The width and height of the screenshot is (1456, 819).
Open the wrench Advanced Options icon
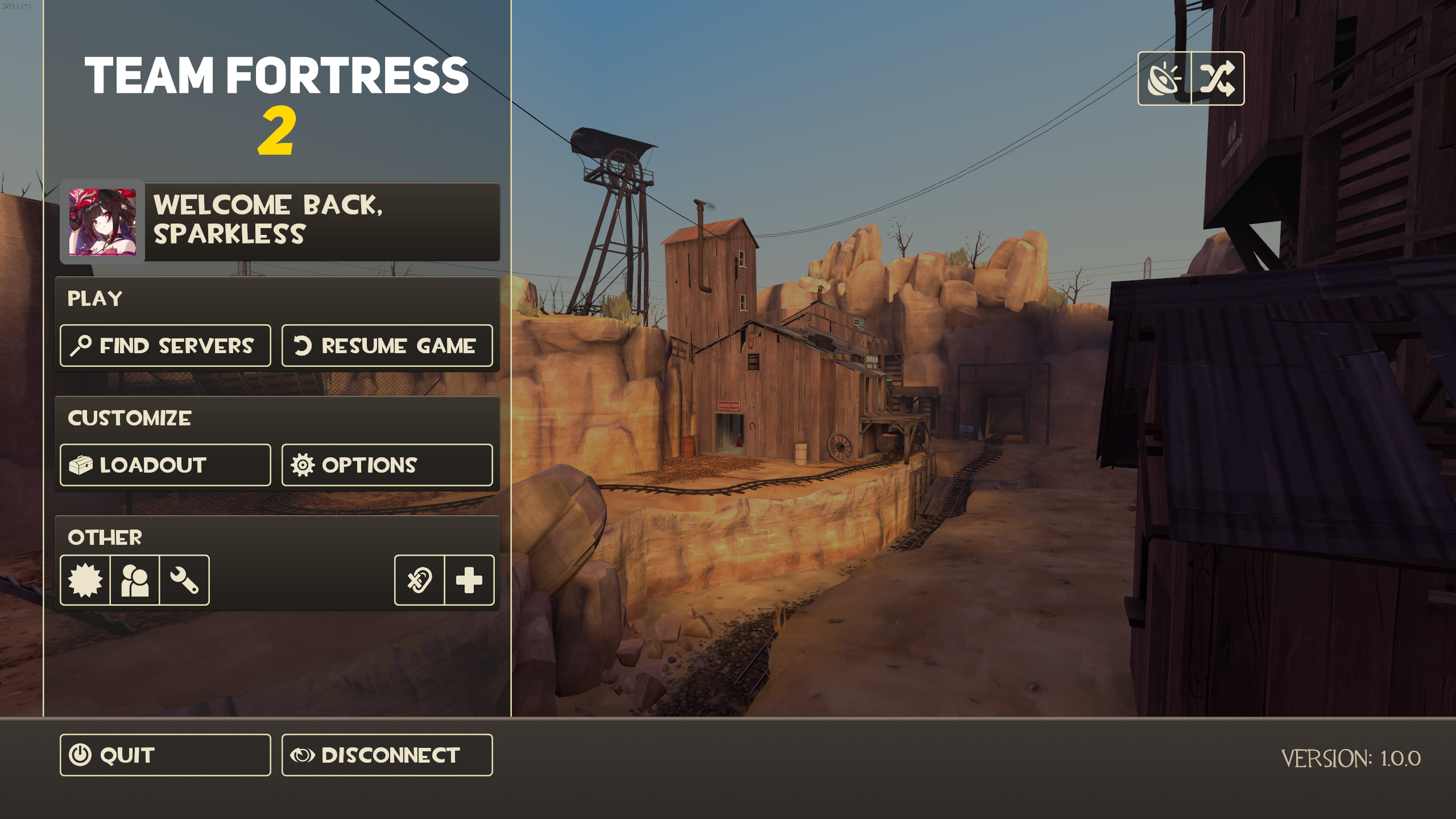click(184, 581)
